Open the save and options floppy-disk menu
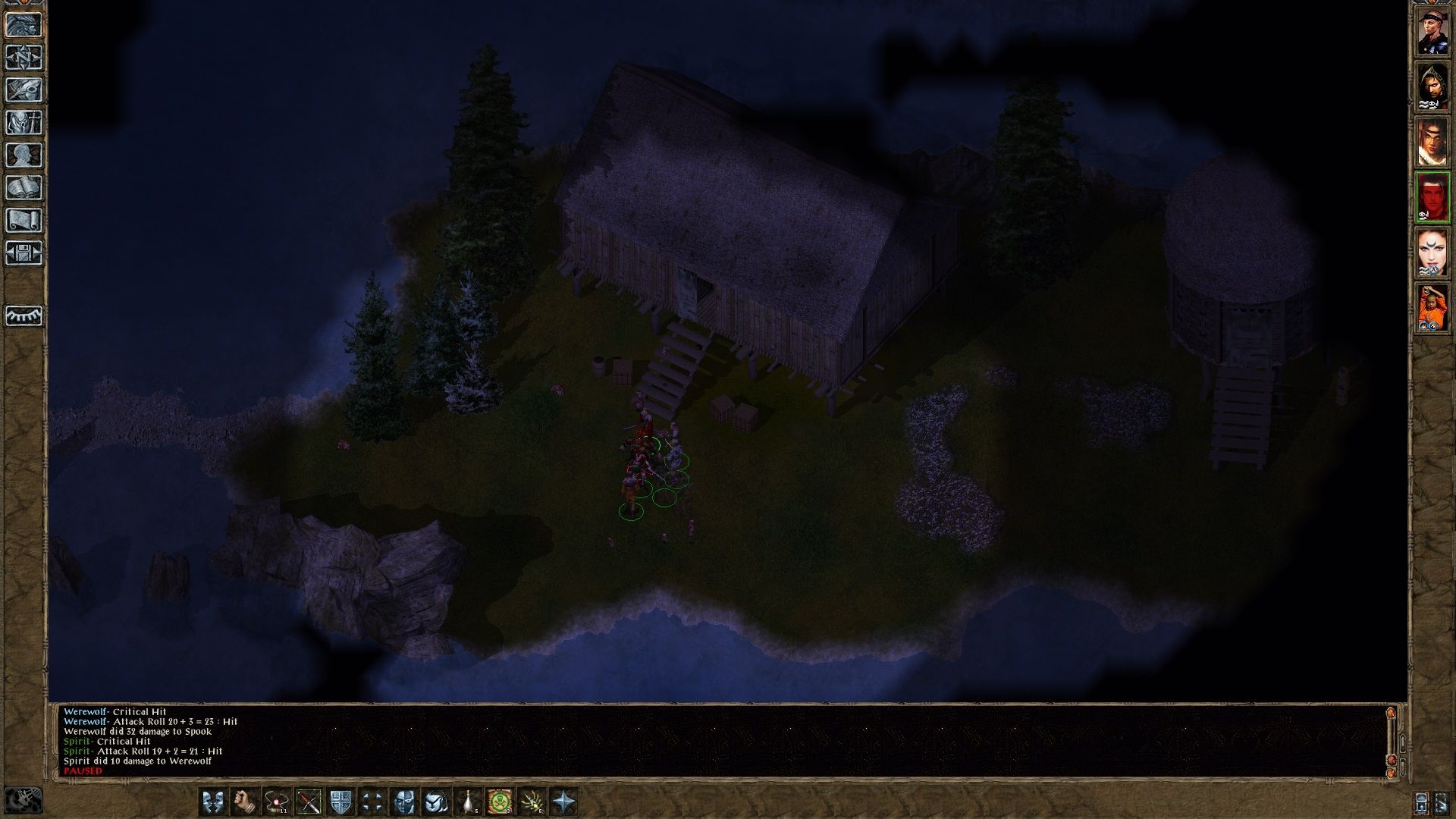1456x819 pixels. [24, 253]
